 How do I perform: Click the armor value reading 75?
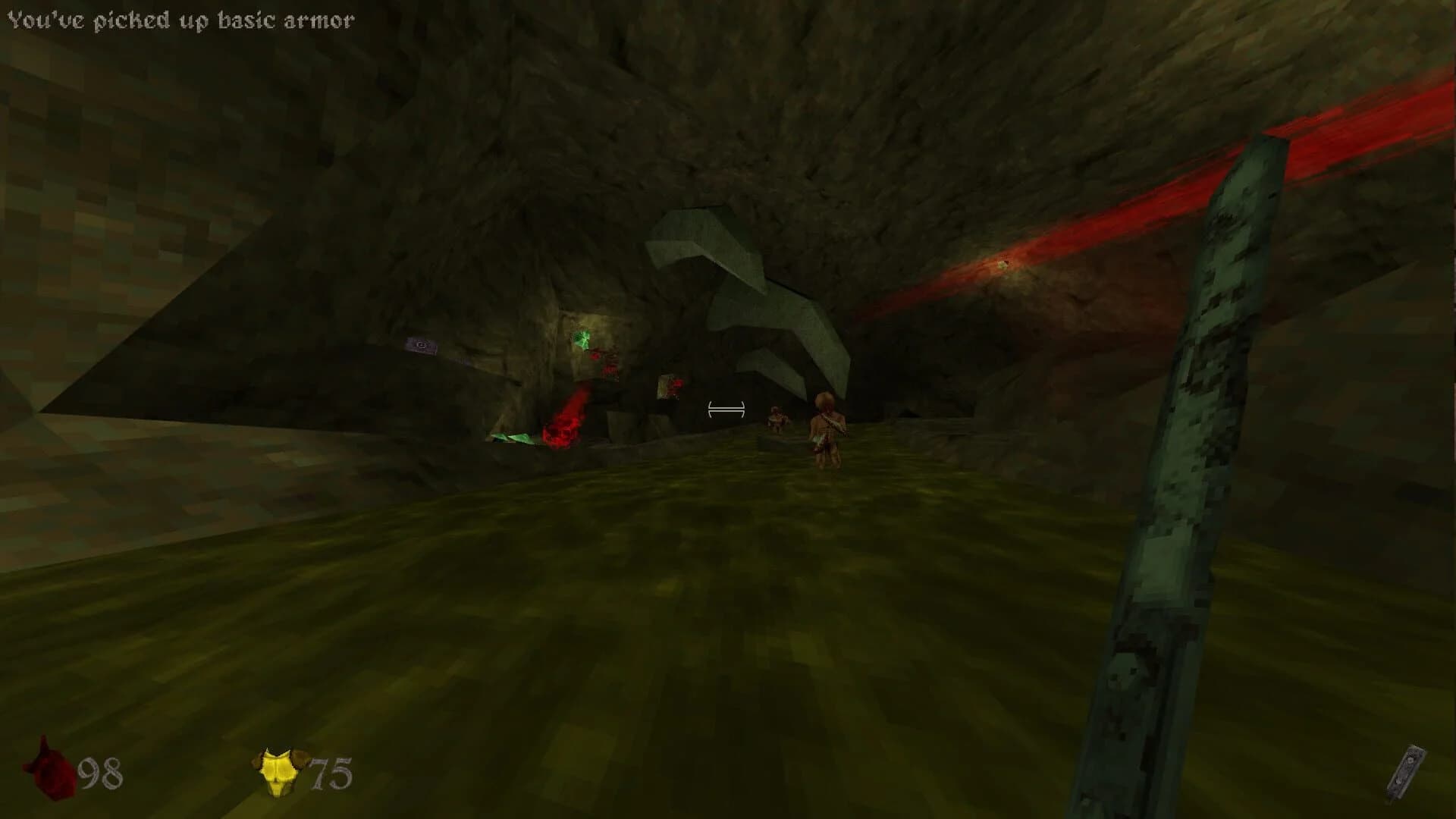[334, 772]
